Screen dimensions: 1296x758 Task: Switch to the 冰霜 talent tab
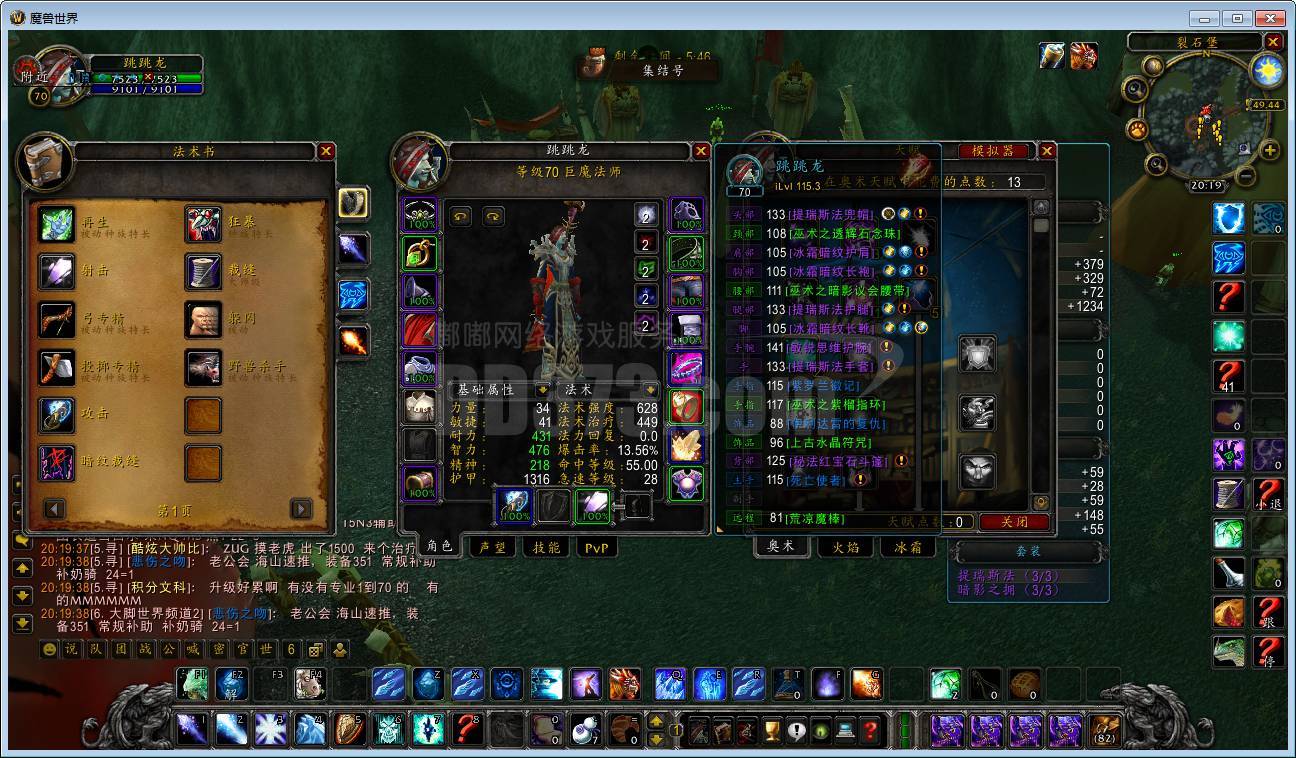tap(908, 546)
